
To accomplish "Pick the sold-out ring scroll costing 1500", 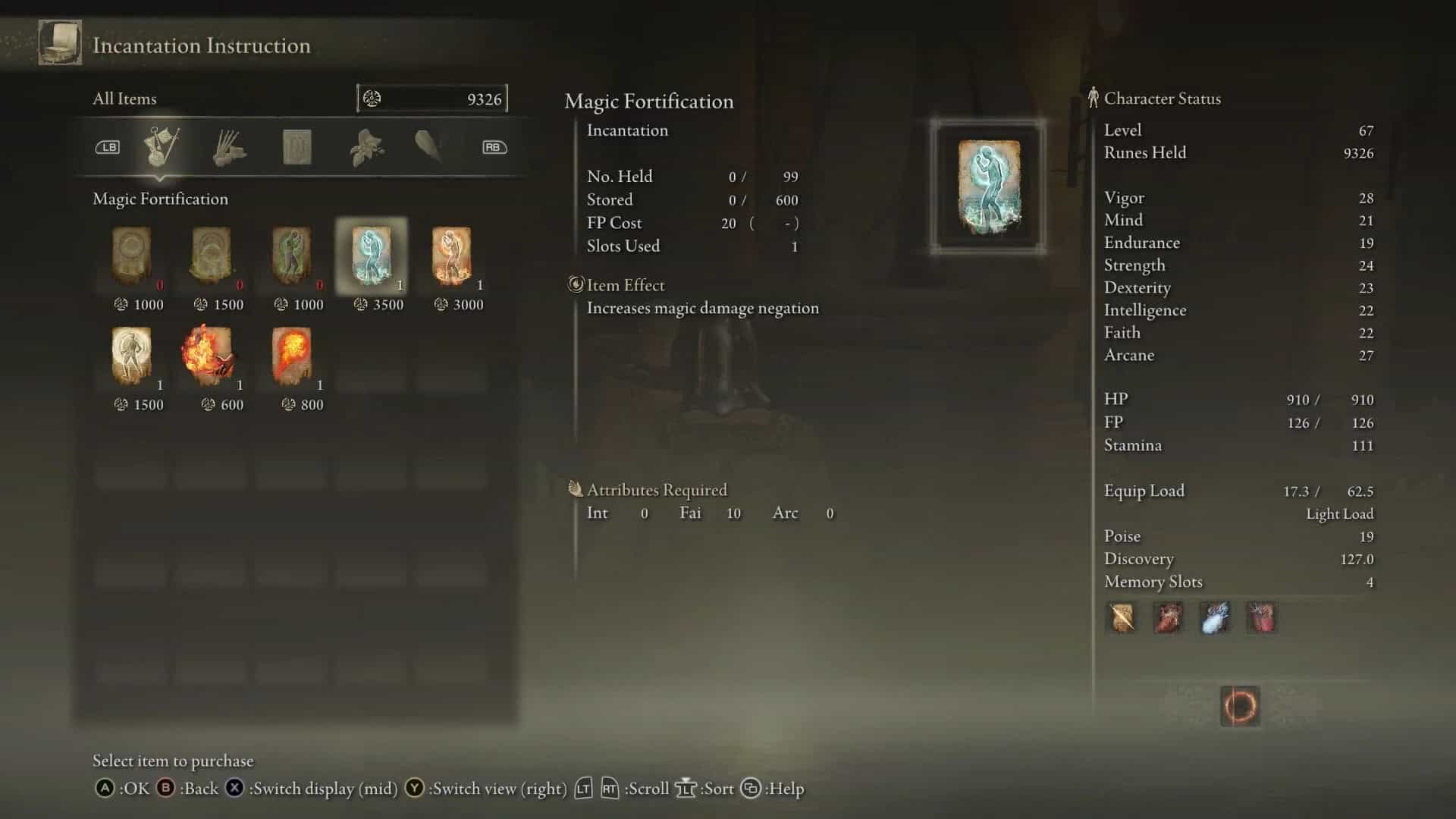I will coord(211,256).
